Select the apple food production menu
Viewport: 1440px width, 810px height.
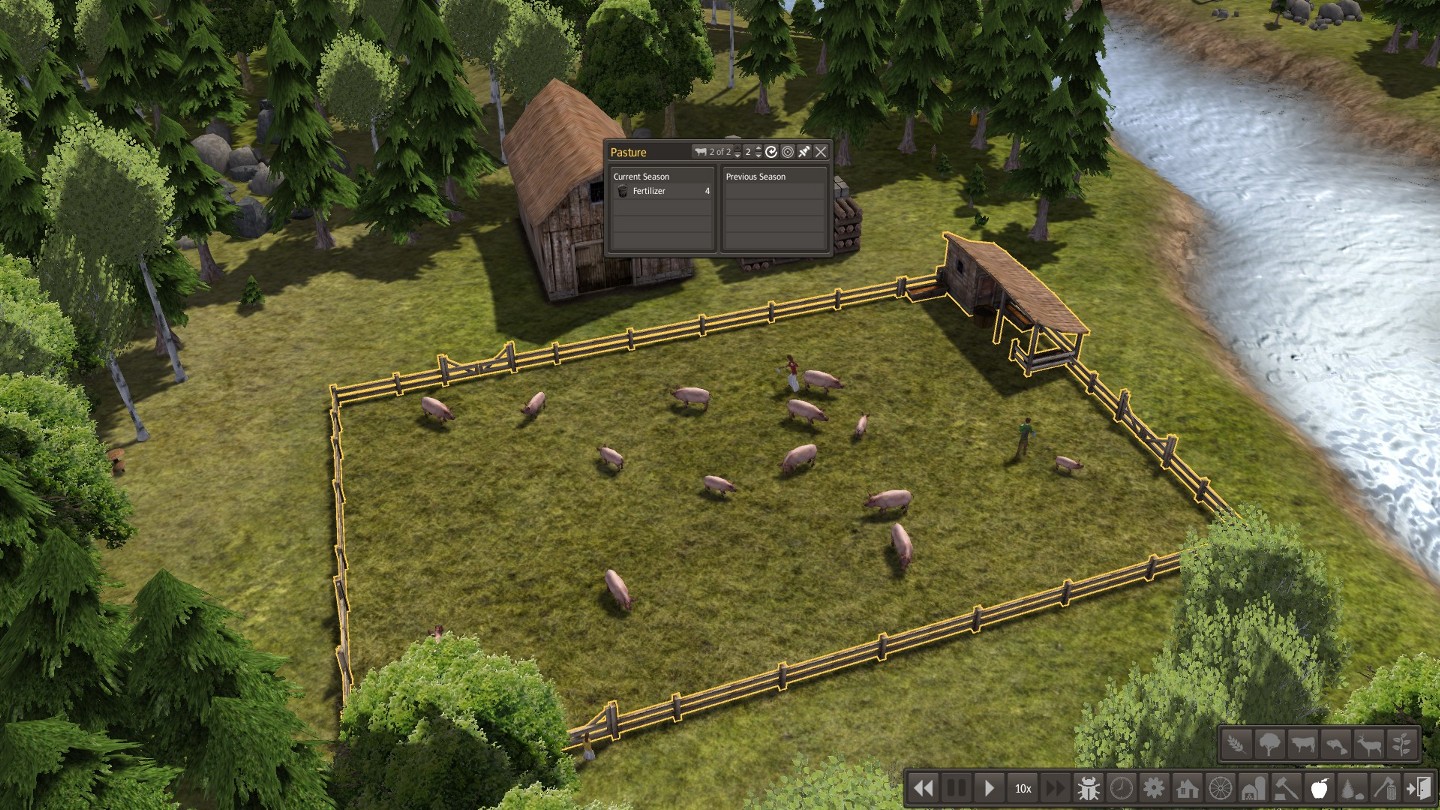[x=1318, y=788]
